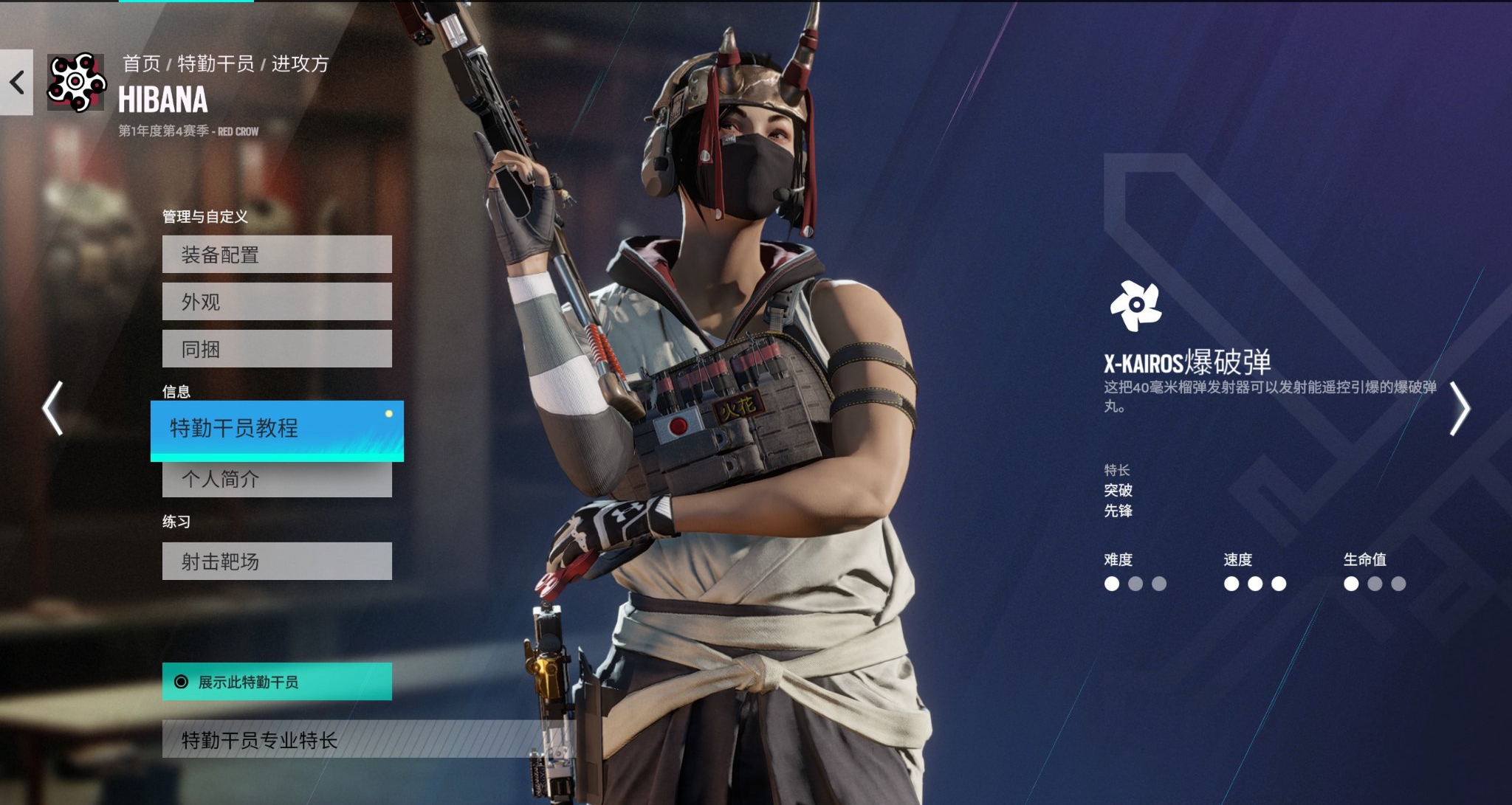Image resolution: width=1512 pixels, height=805 pixels.
Task: Enter the 射击靶场 shooting range
Action: click(277, 562)
